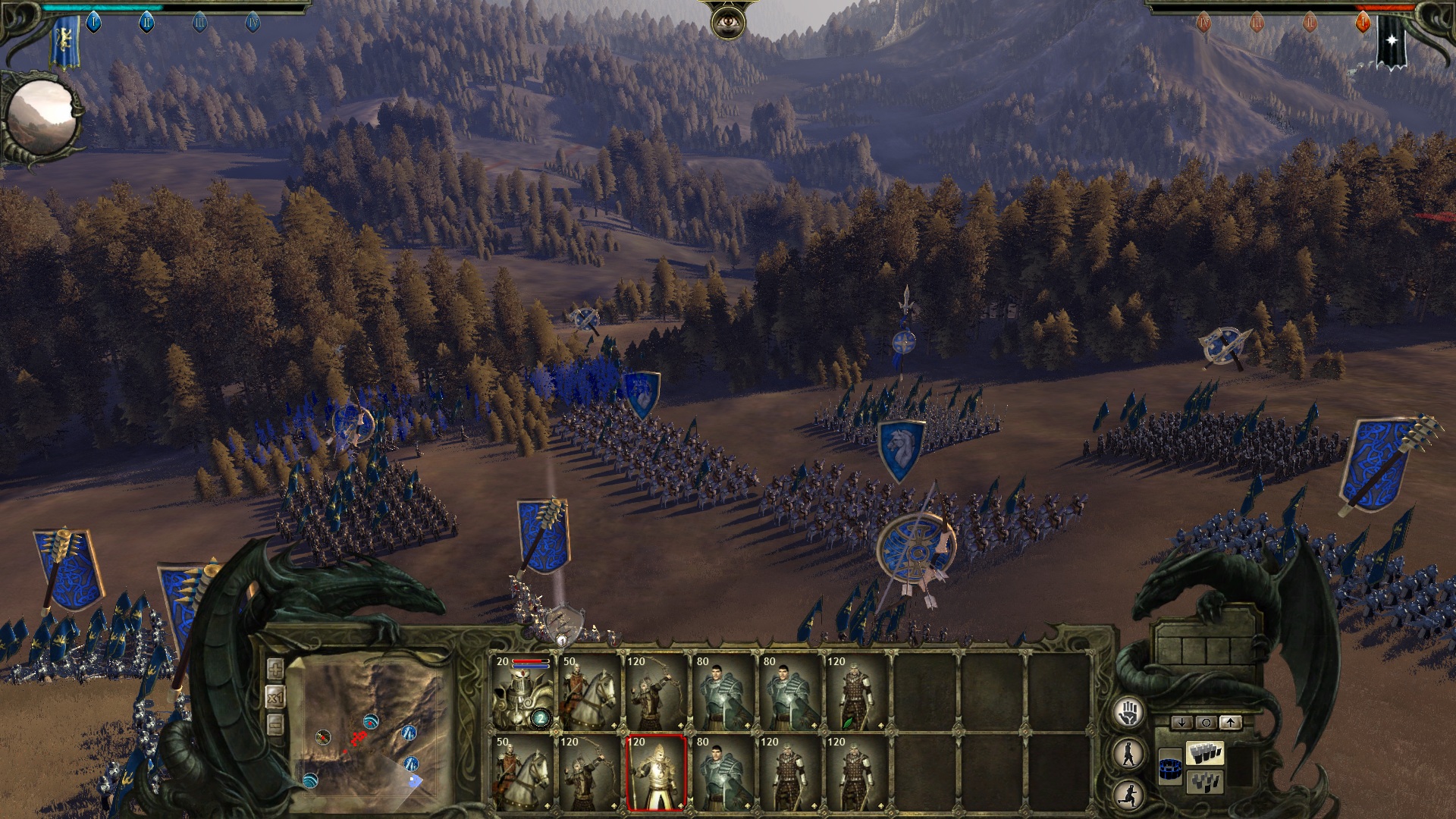Set units to run mode

[1129, 794]
